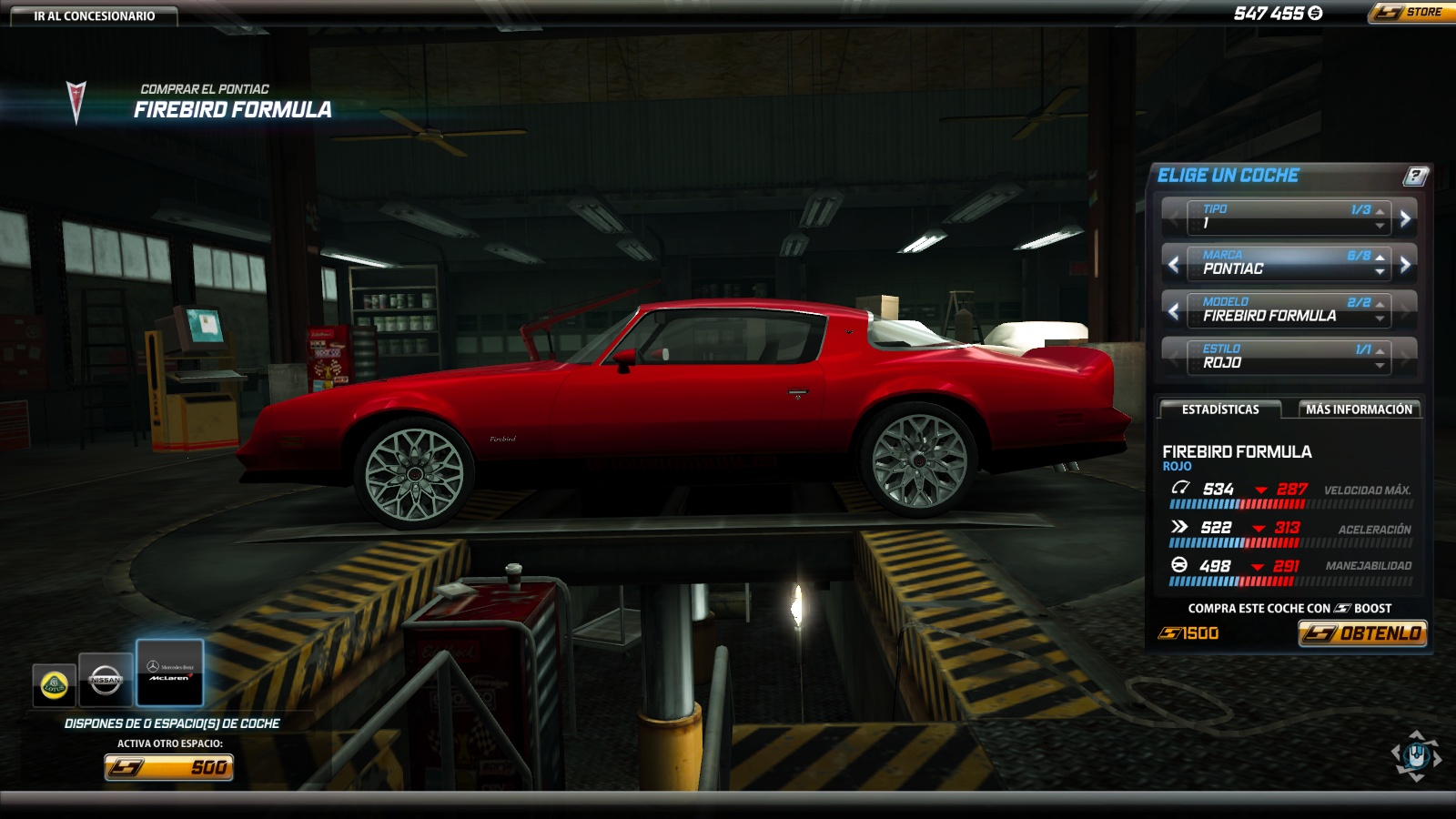
Task: Switch to the MÁS INFORMACIÓN tab
Action: [1360, 409]
